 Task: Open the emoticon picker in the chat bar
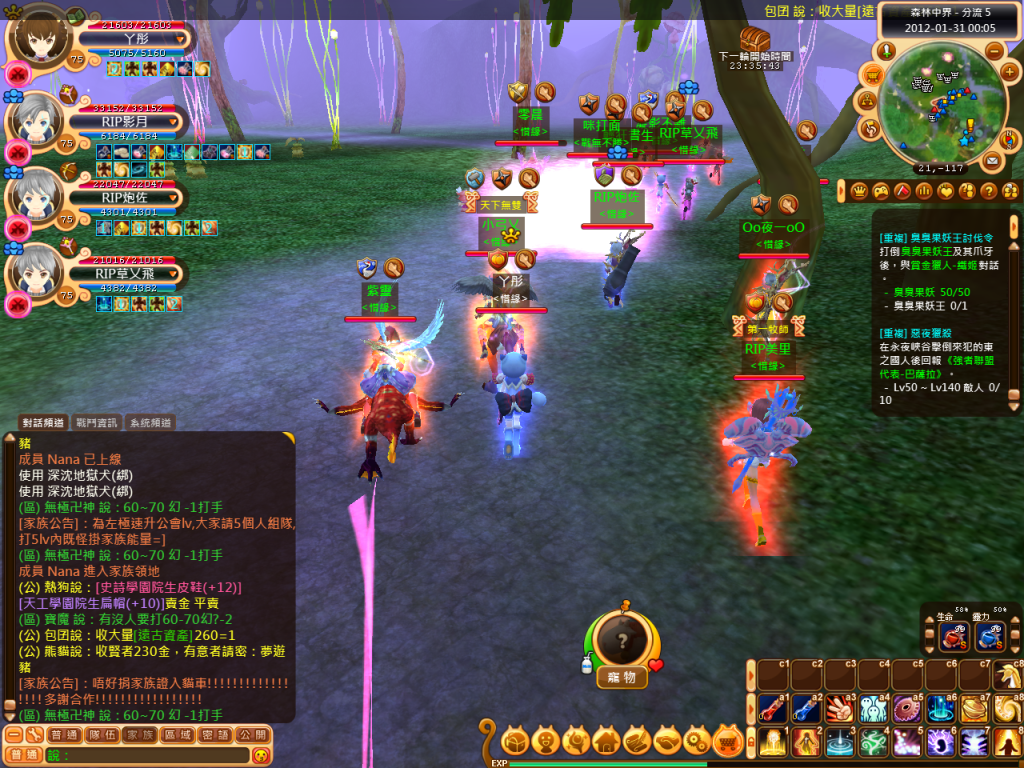click(x=261, y=755)
